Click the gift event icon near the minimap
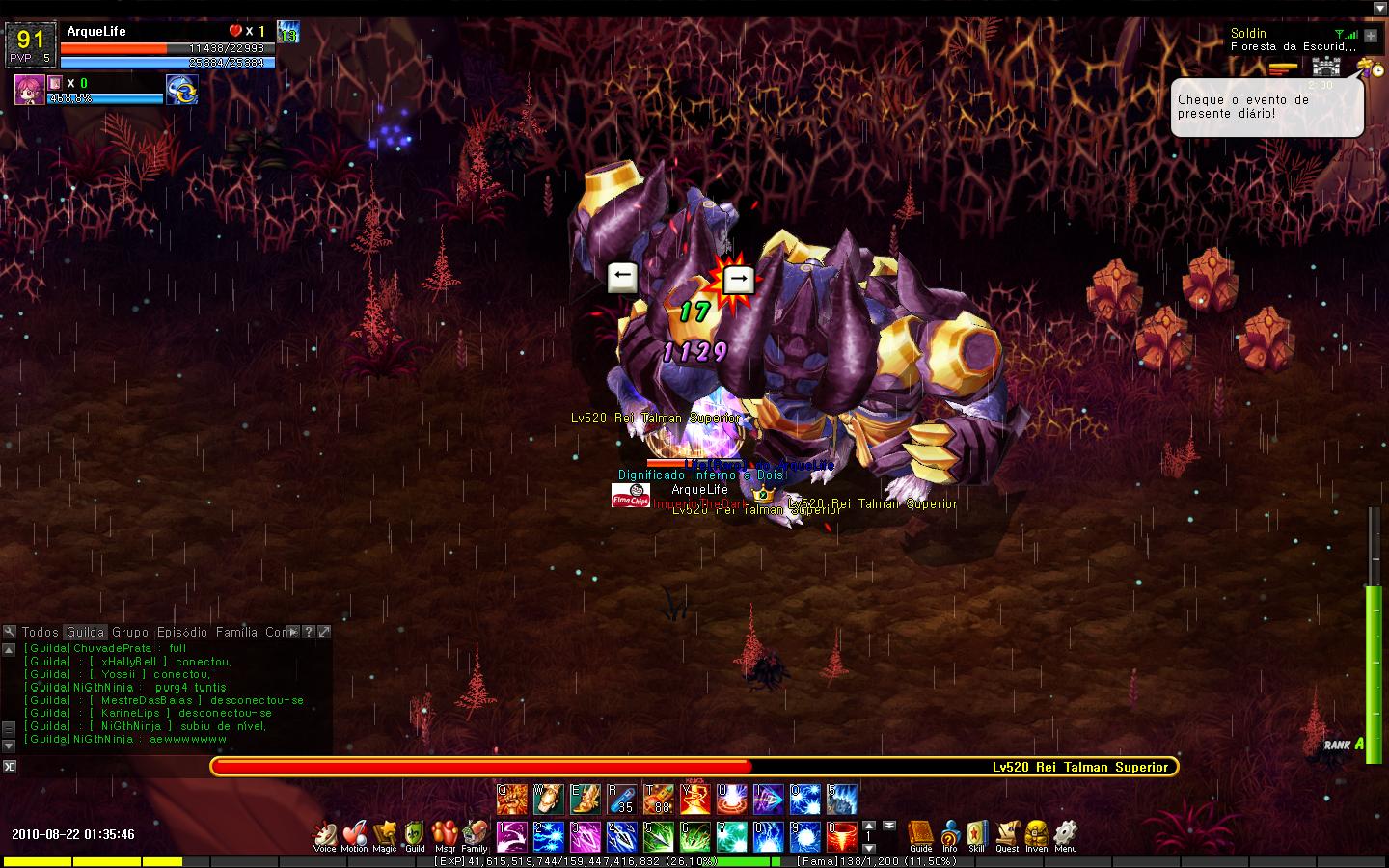This screenshot has height=868, width=1389. [1364, 67]
